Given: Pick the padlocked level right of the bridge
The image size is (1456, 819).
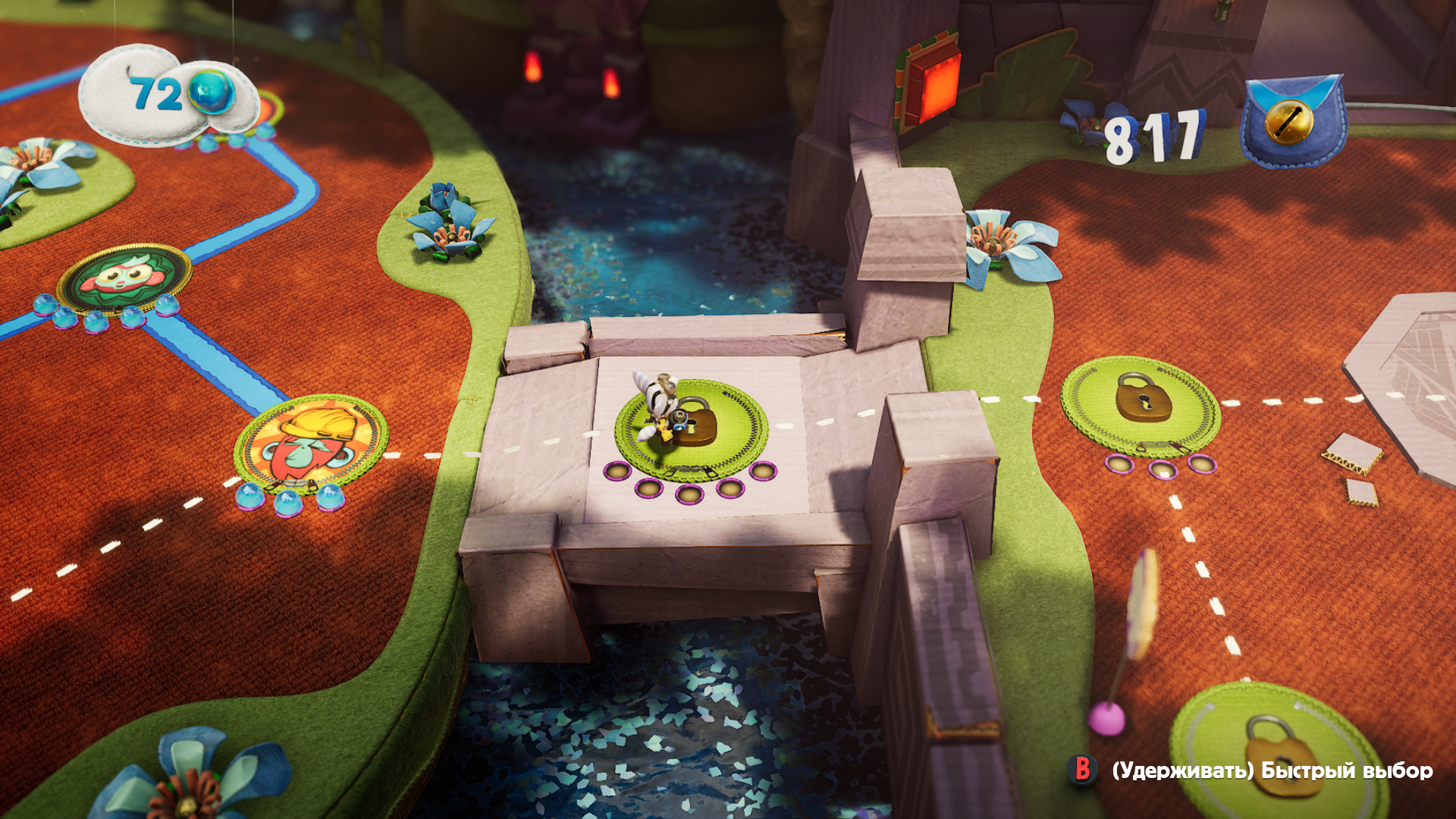Looking at the screenshot, I should coord(1140,404).
